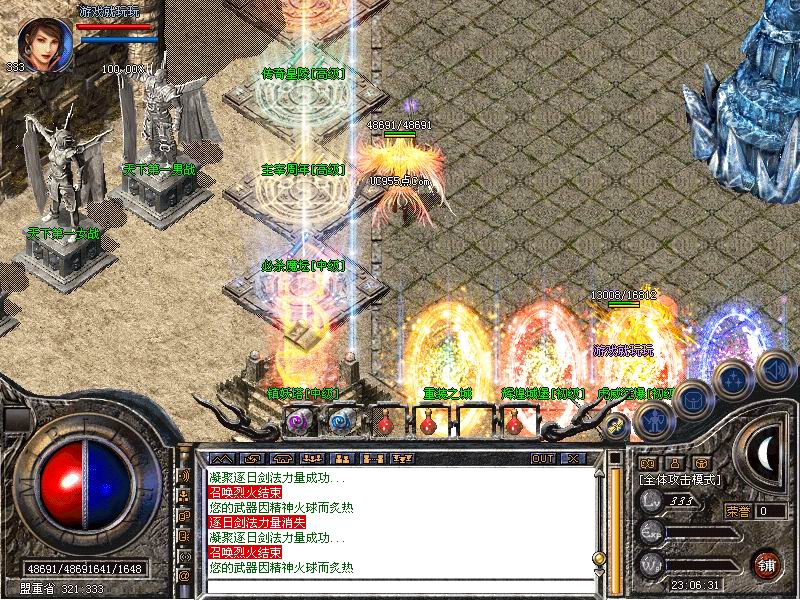This screenshot has width=800, height=600.
Task: Toggle sound with the speaker button
Action: click(x=774, y=369)
